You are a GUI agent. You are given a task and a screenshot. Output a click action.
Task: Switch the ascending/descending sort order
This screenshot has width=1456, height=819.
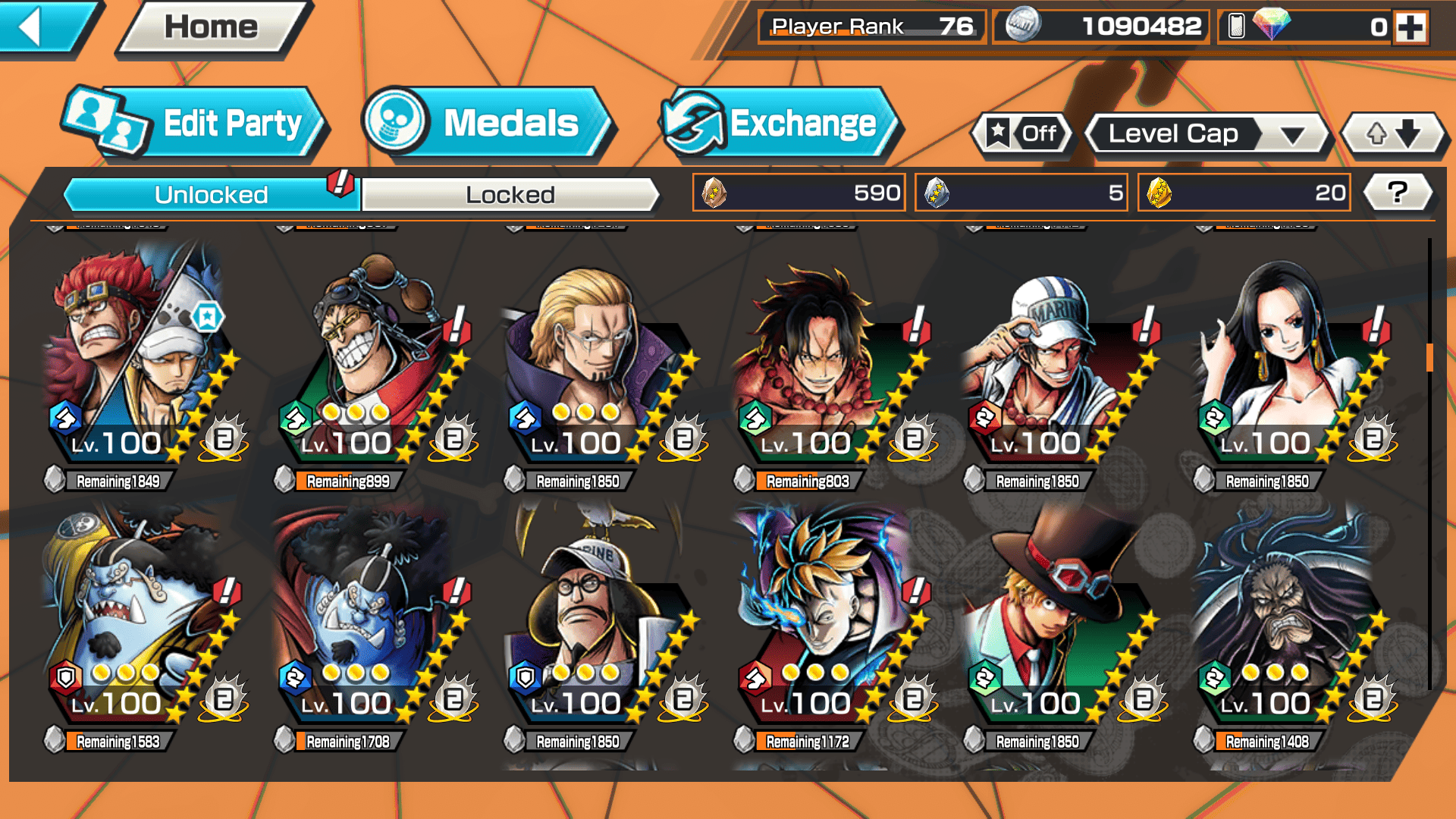point(1393,134)
